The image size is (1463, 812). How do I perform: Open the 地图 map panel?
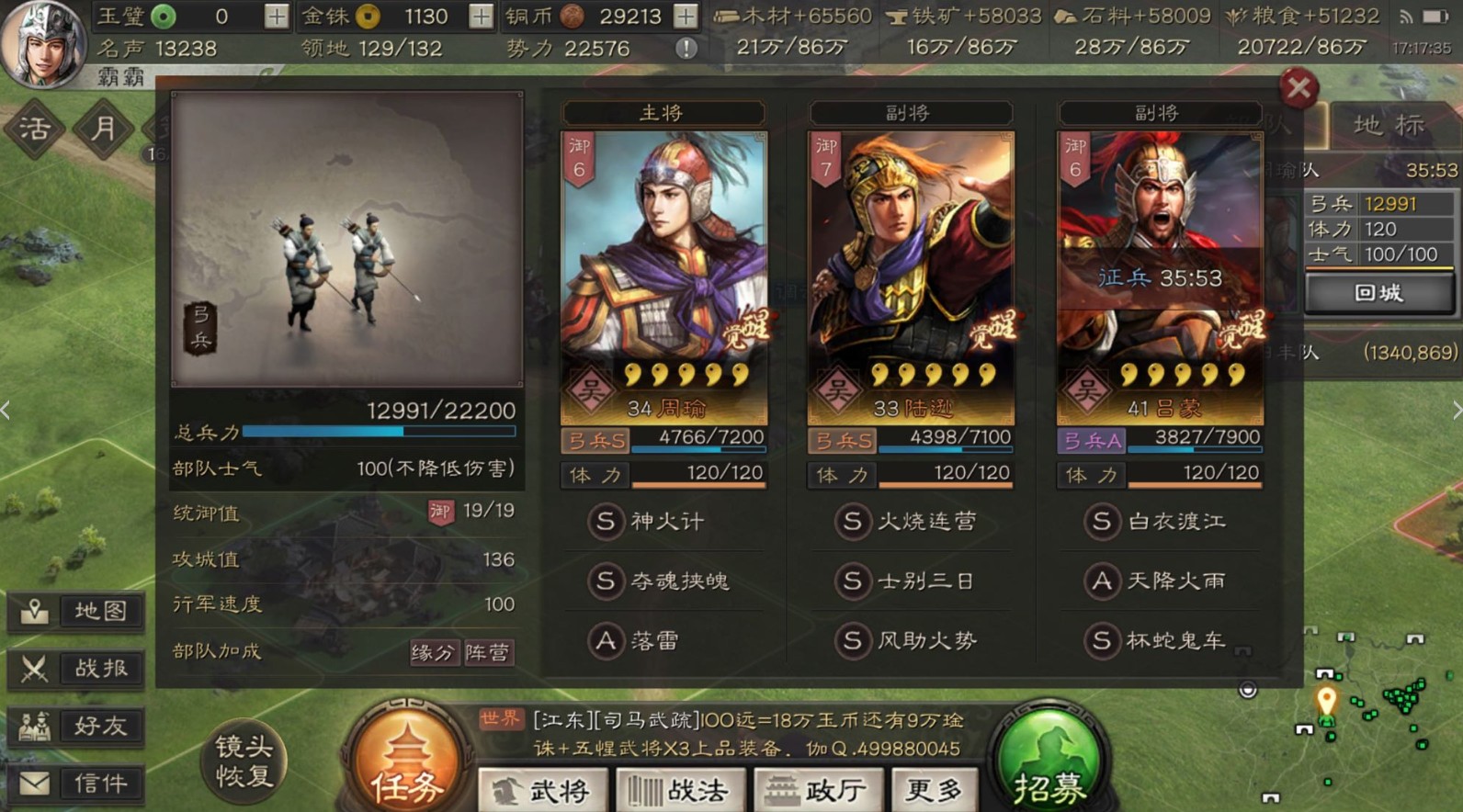tap(76, 610)
